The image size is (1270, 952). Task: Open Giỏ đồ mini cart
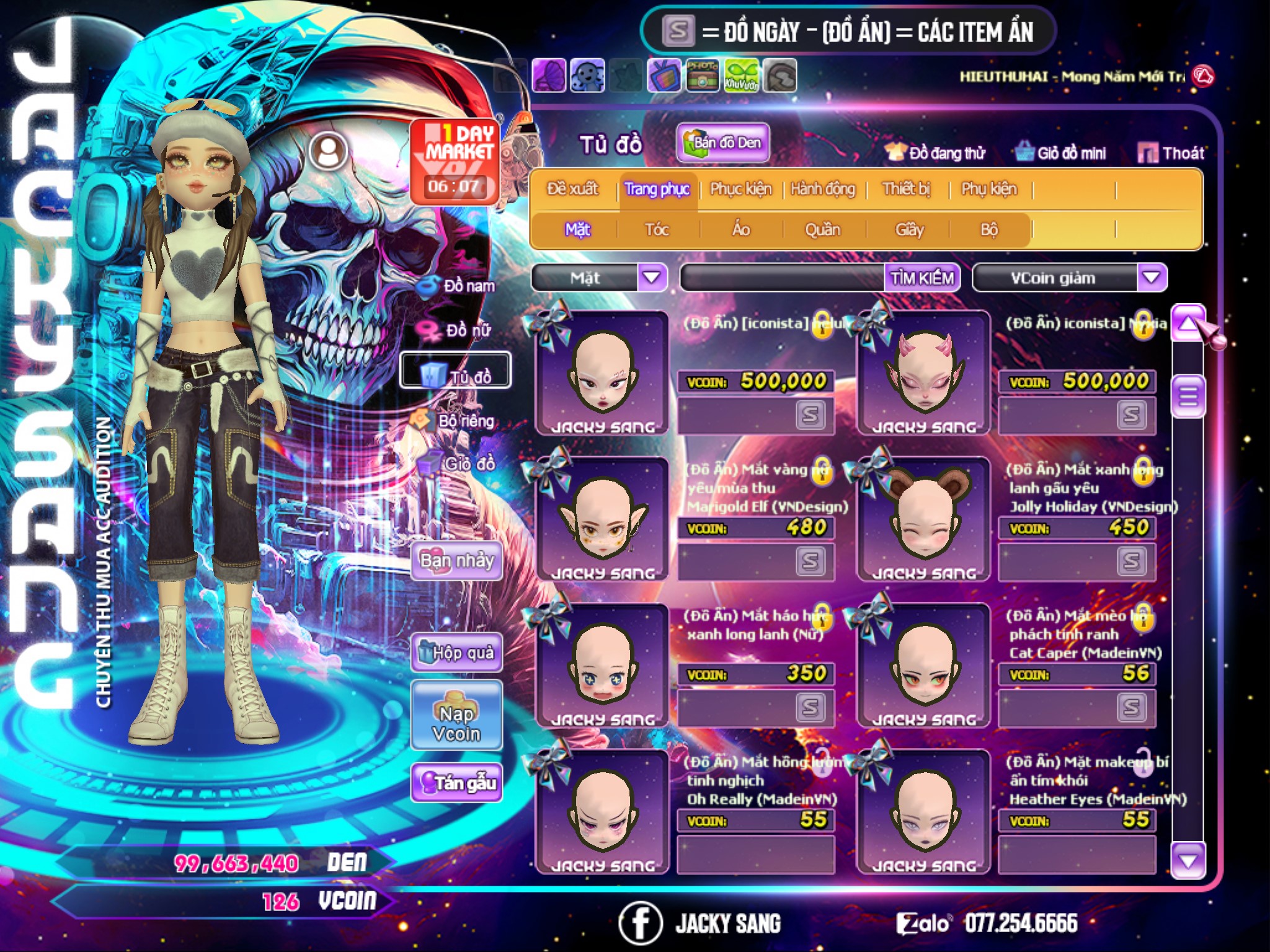(1062, 152)
